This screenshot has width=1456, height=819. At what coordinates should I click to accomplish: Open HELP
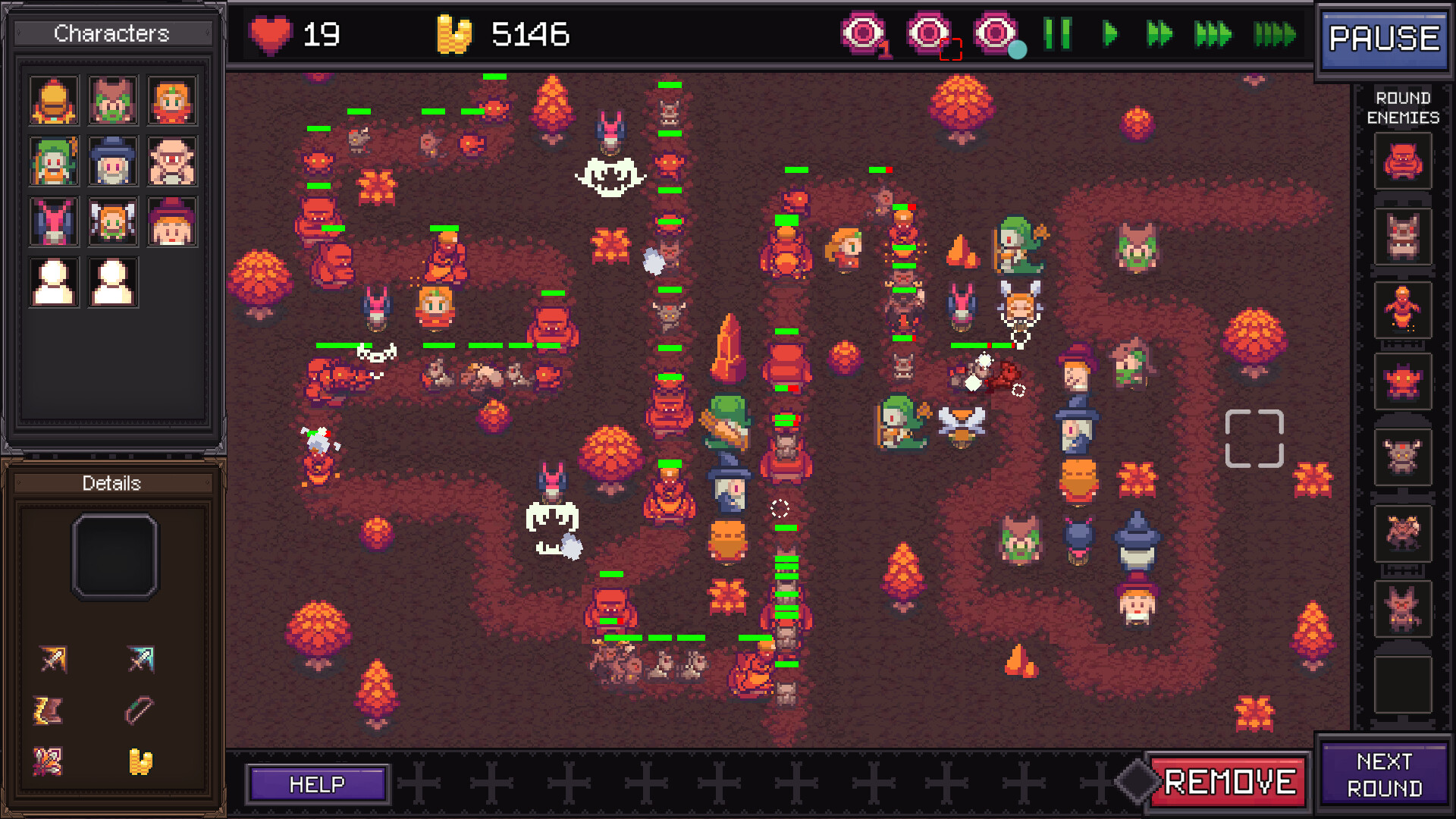coord(318,783)
